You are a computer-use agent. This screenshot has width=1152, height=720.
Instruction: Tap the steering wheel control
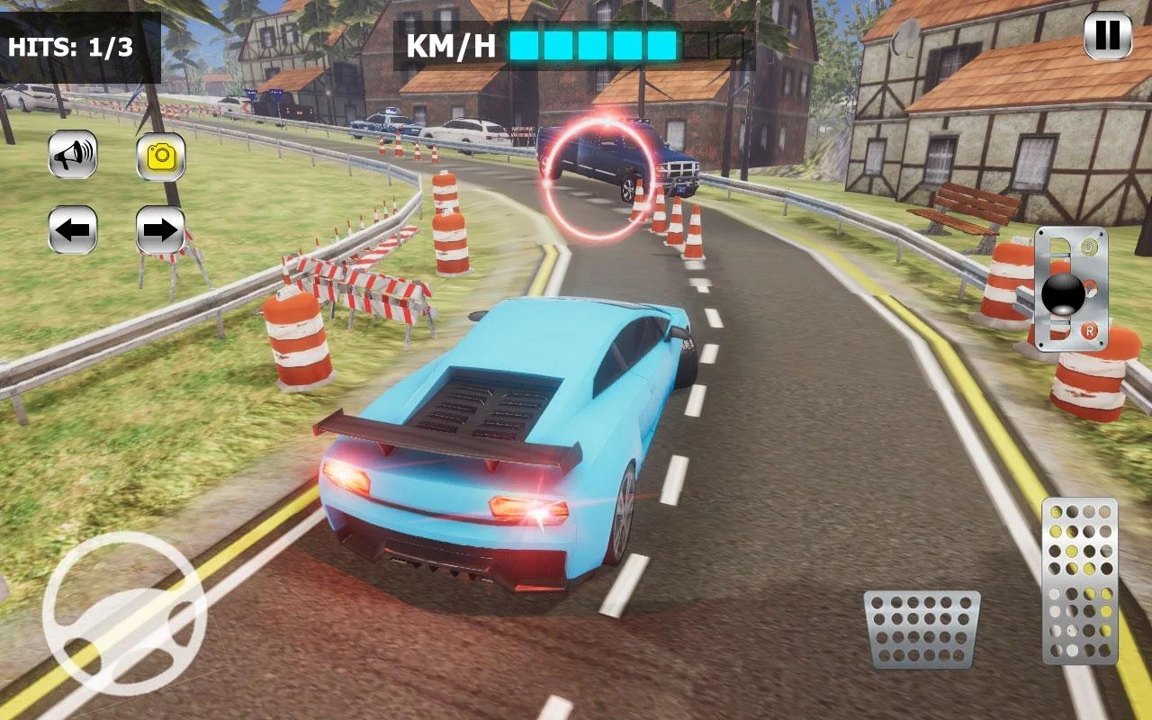point(125,613)
